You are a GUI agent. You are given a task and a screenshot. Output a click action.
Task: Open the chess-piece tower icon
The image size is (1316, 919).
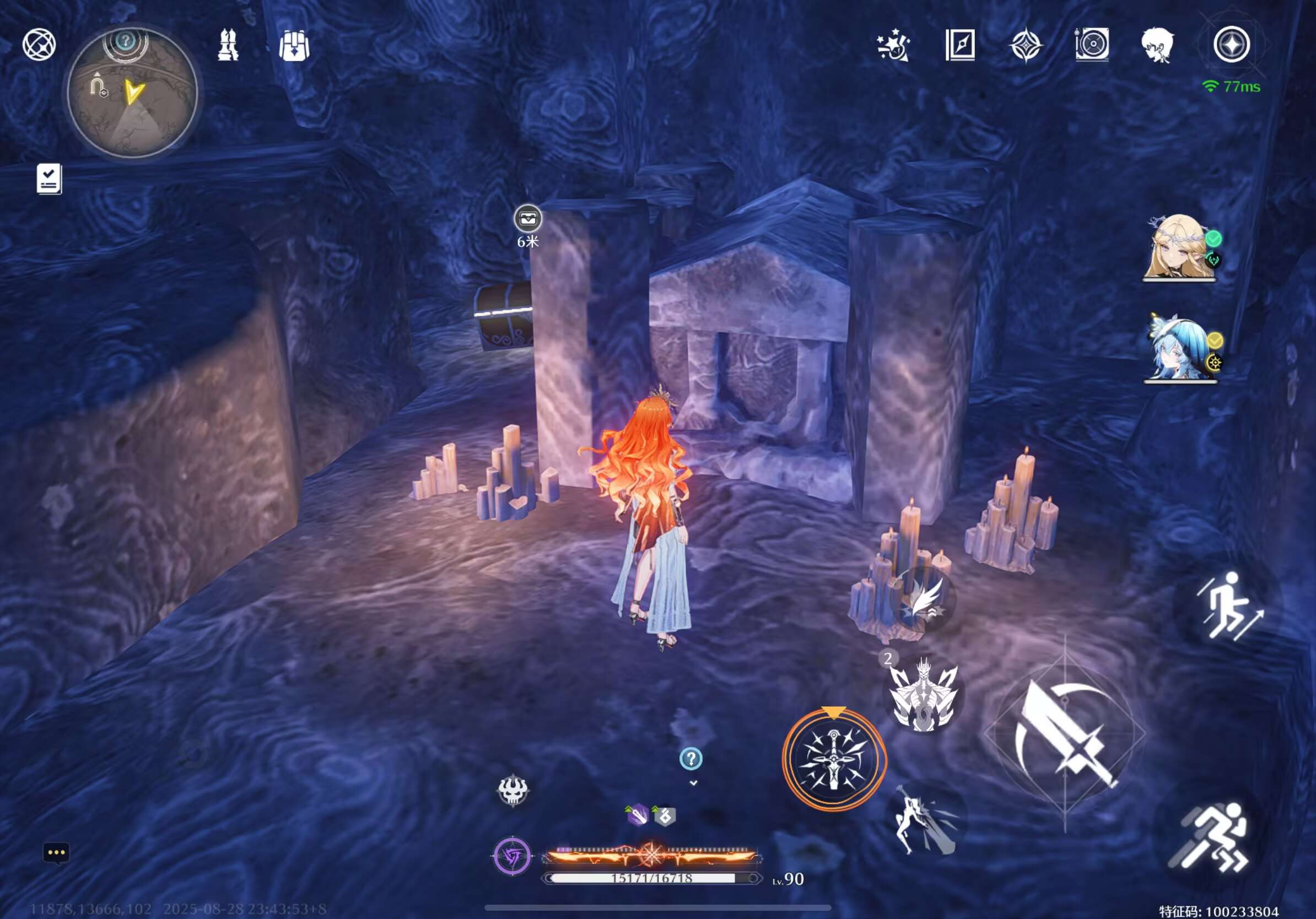pos(228,45)
